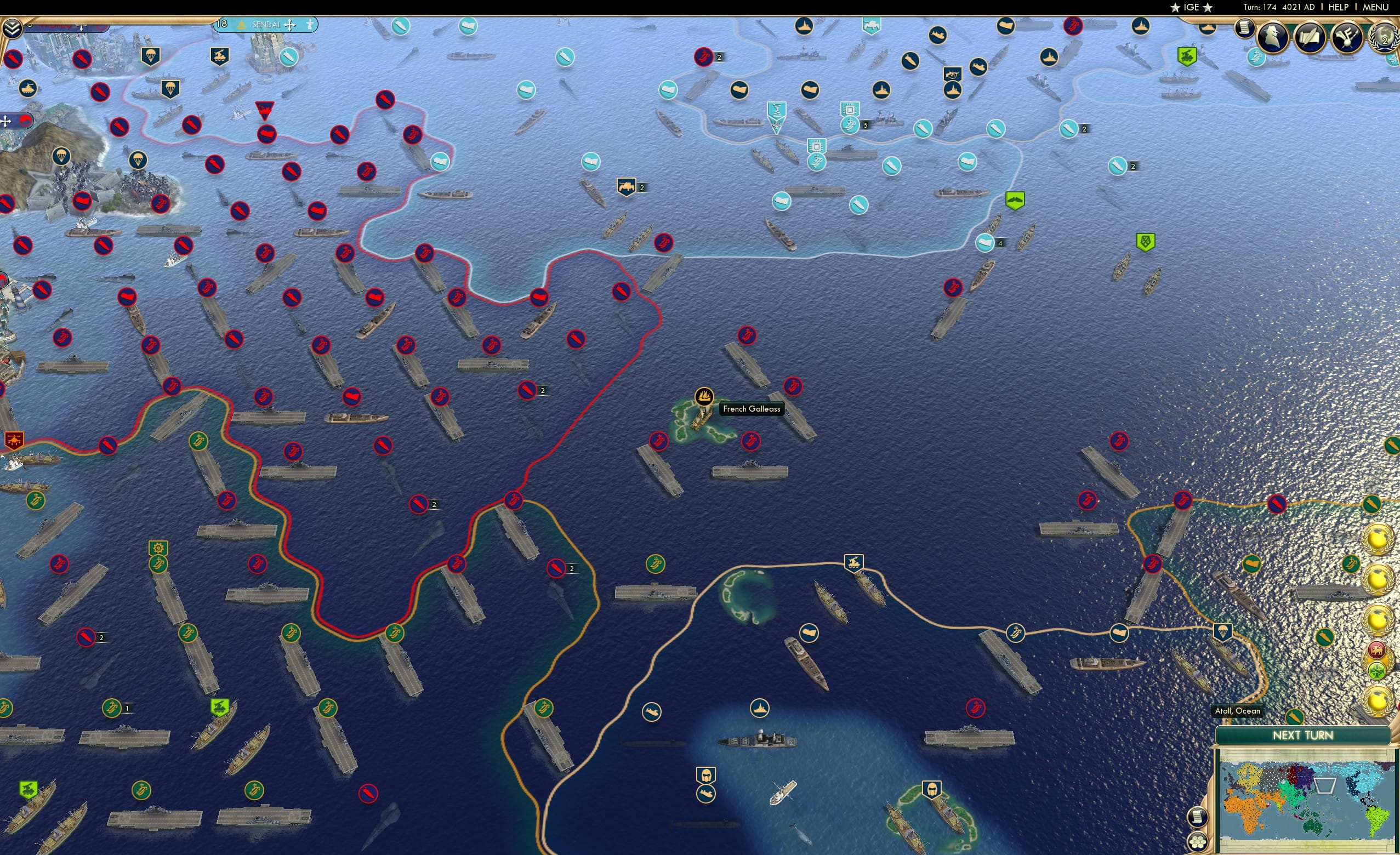Open the MENU from the top bar
This screenshot has width=1400, height=855.
pyautogui.click(x=1375, y=7)
